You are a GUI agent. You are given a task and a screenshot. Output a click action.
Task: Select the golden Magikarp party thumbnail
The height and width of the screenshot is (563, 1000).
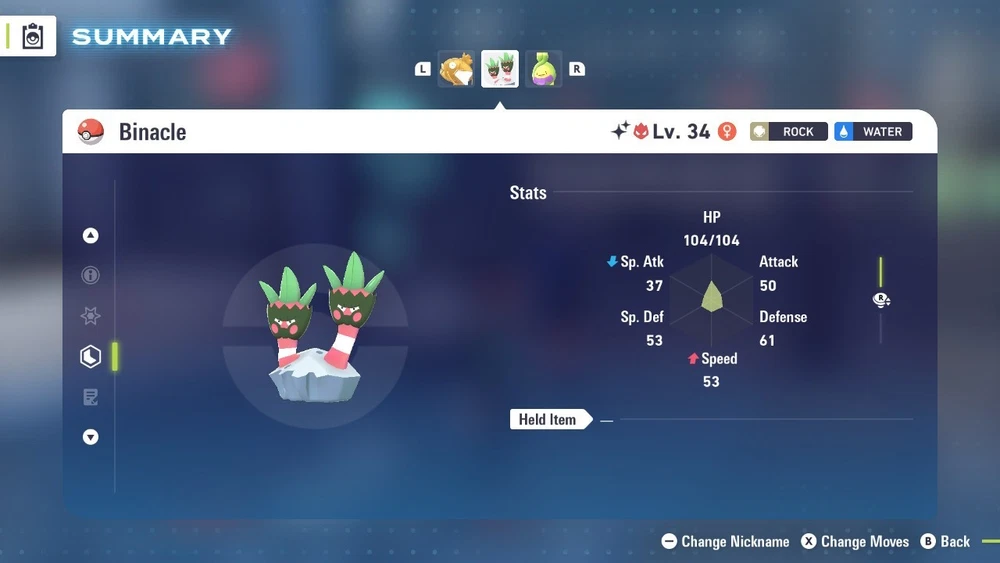[456, 69]
